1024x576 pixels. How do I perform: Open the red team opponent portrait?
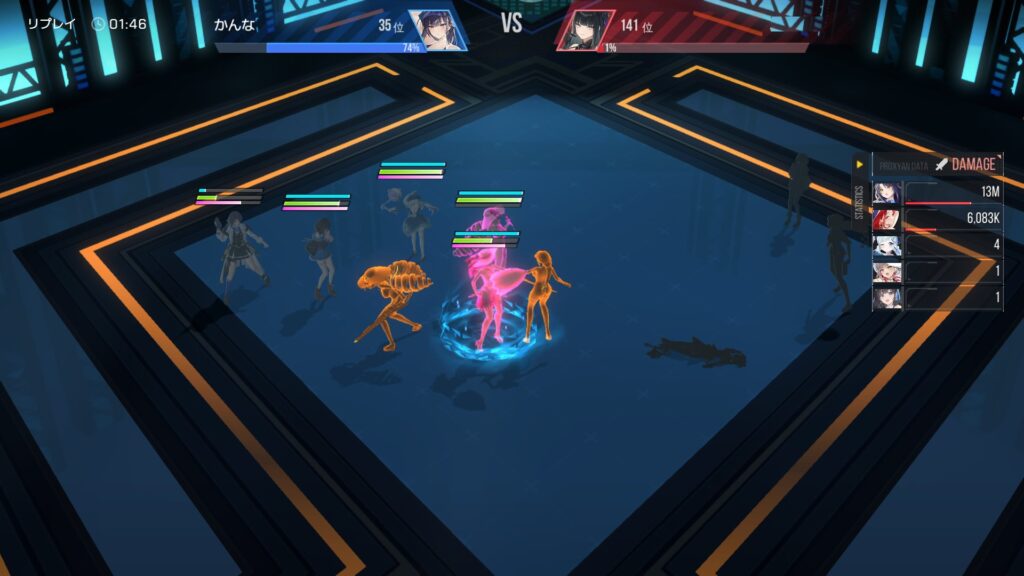click(x=585, y=30)
